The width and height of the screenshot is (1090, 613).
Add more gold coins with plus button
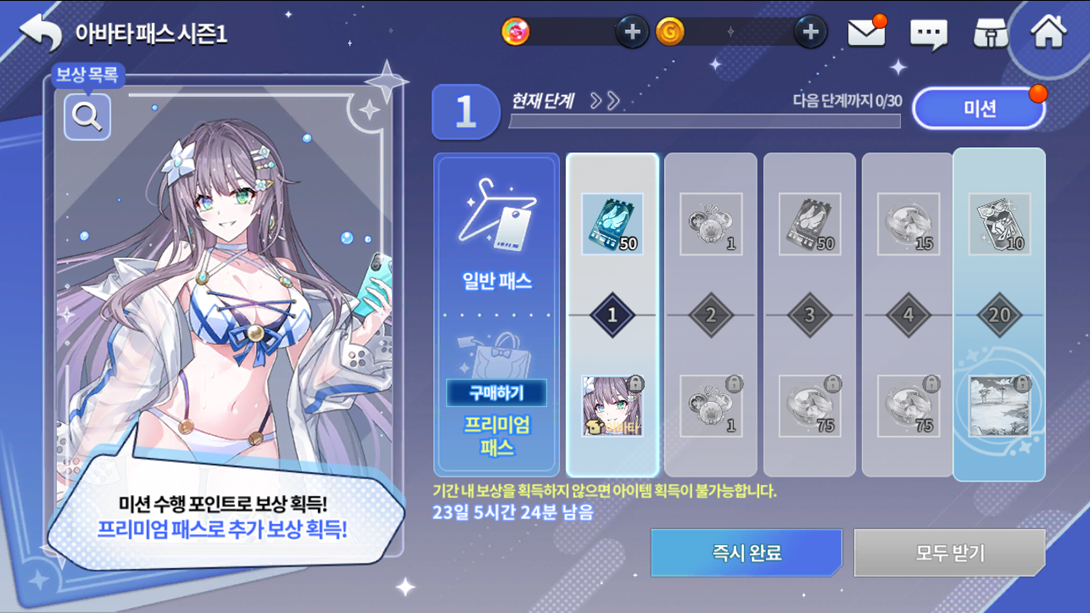tap(810, 32)
